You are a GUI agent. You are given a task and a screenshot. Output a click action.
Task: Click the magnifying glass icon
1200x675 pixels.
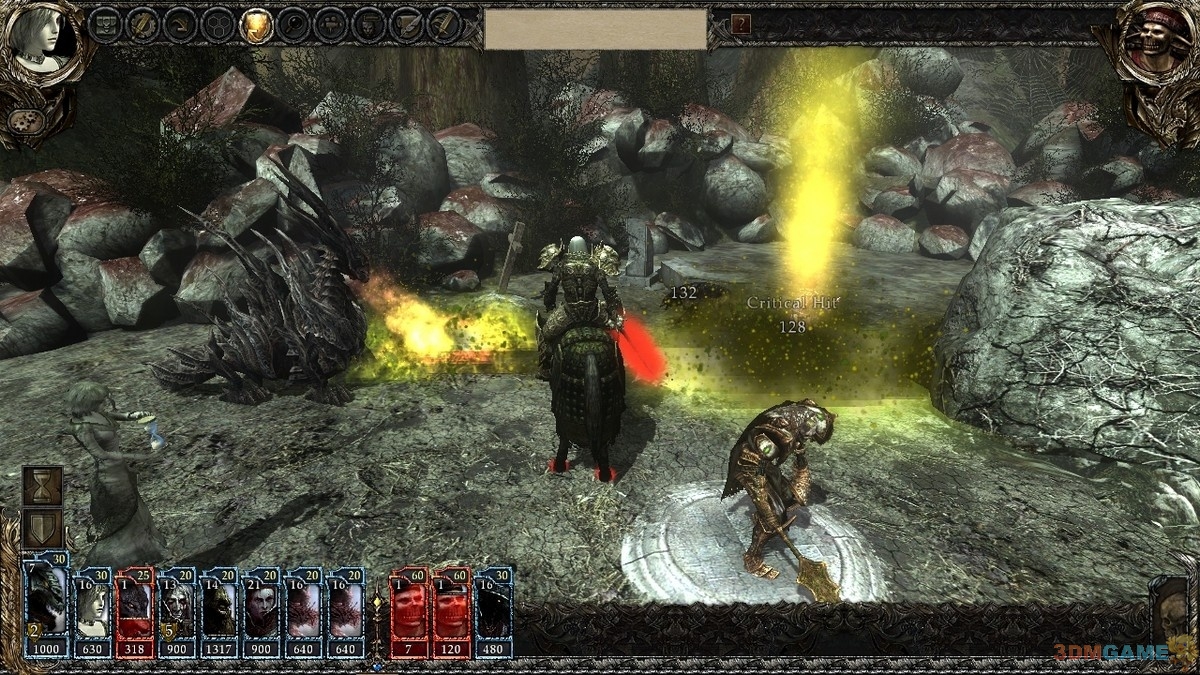pyautogui.click(x=294, y=25)
